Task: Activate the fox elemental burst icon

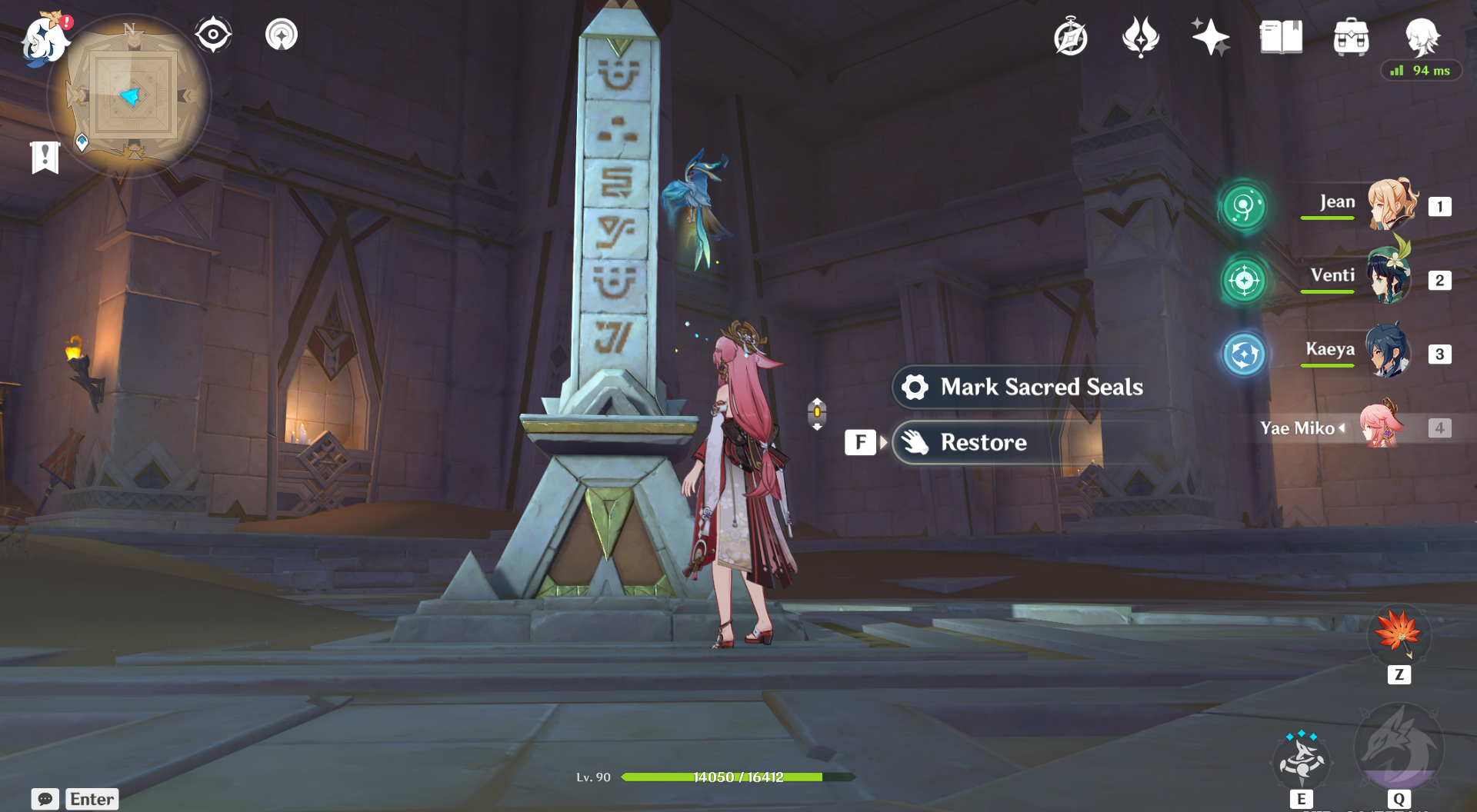Action: pyautogui.click(x=1399, y=746)
